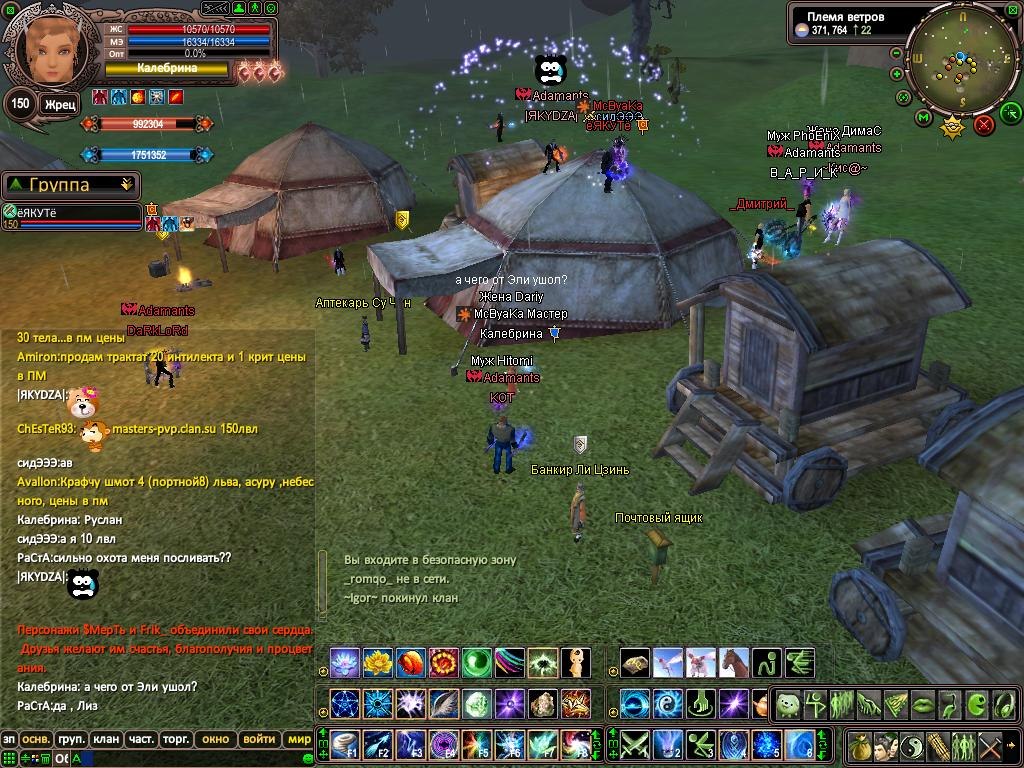Click the войти chat button
This screenshot has width=1024, height=768.
(x=258, y=740)
